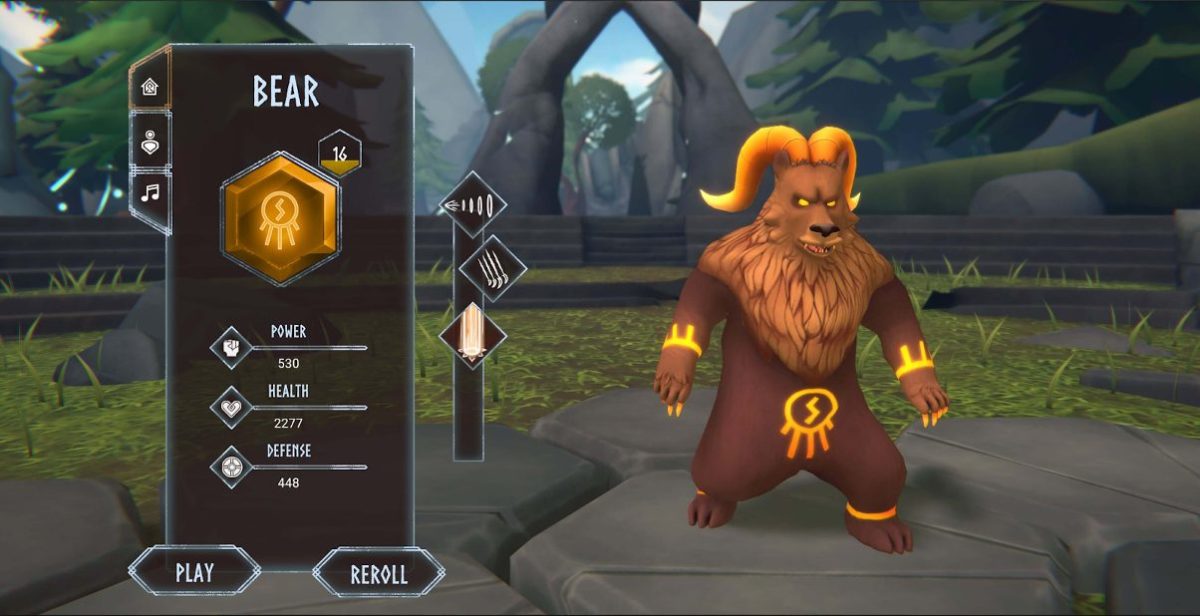This screenshot has height=616, width=1200.
Task: Open the music note tab
Action: (151, 192)
